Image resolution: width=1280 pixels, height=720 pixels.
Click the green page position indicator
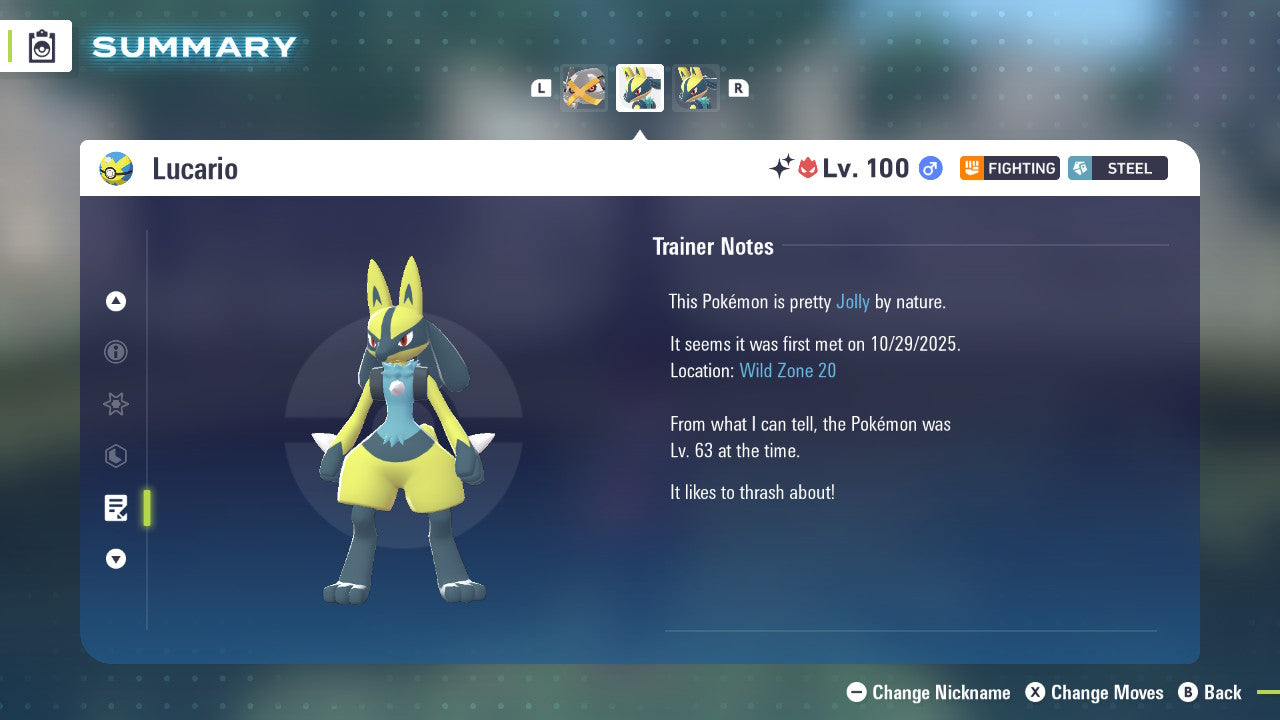[146, 508]
